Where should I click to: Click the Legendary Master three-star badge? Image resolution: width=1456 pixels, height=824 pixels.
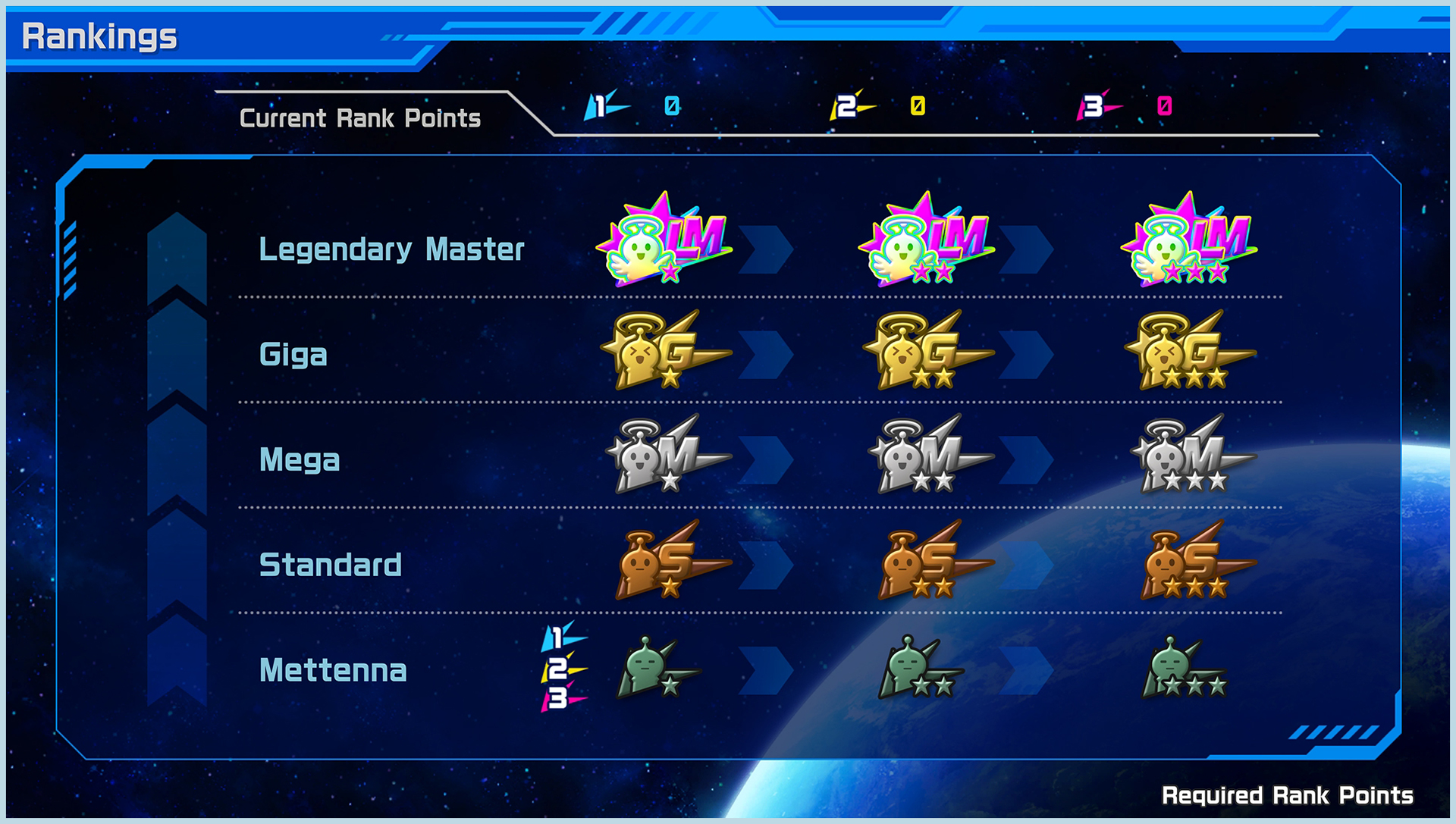[1188, 241]
